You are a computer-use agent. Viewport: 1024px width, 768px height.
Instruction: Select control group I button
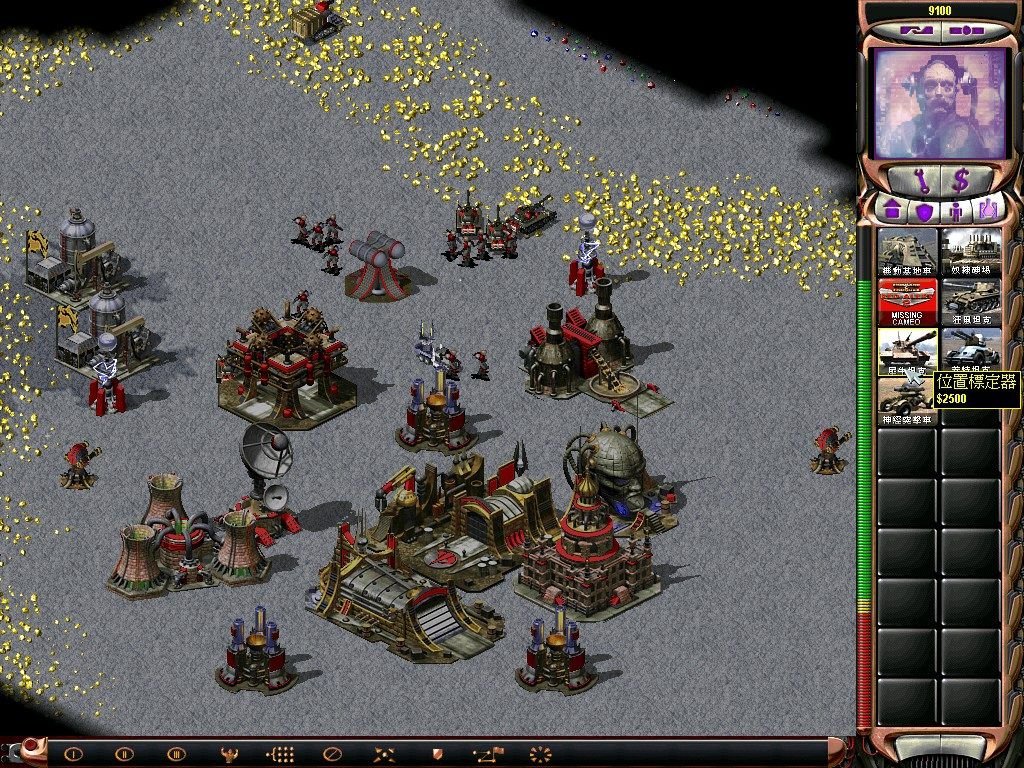coord(72,754)
